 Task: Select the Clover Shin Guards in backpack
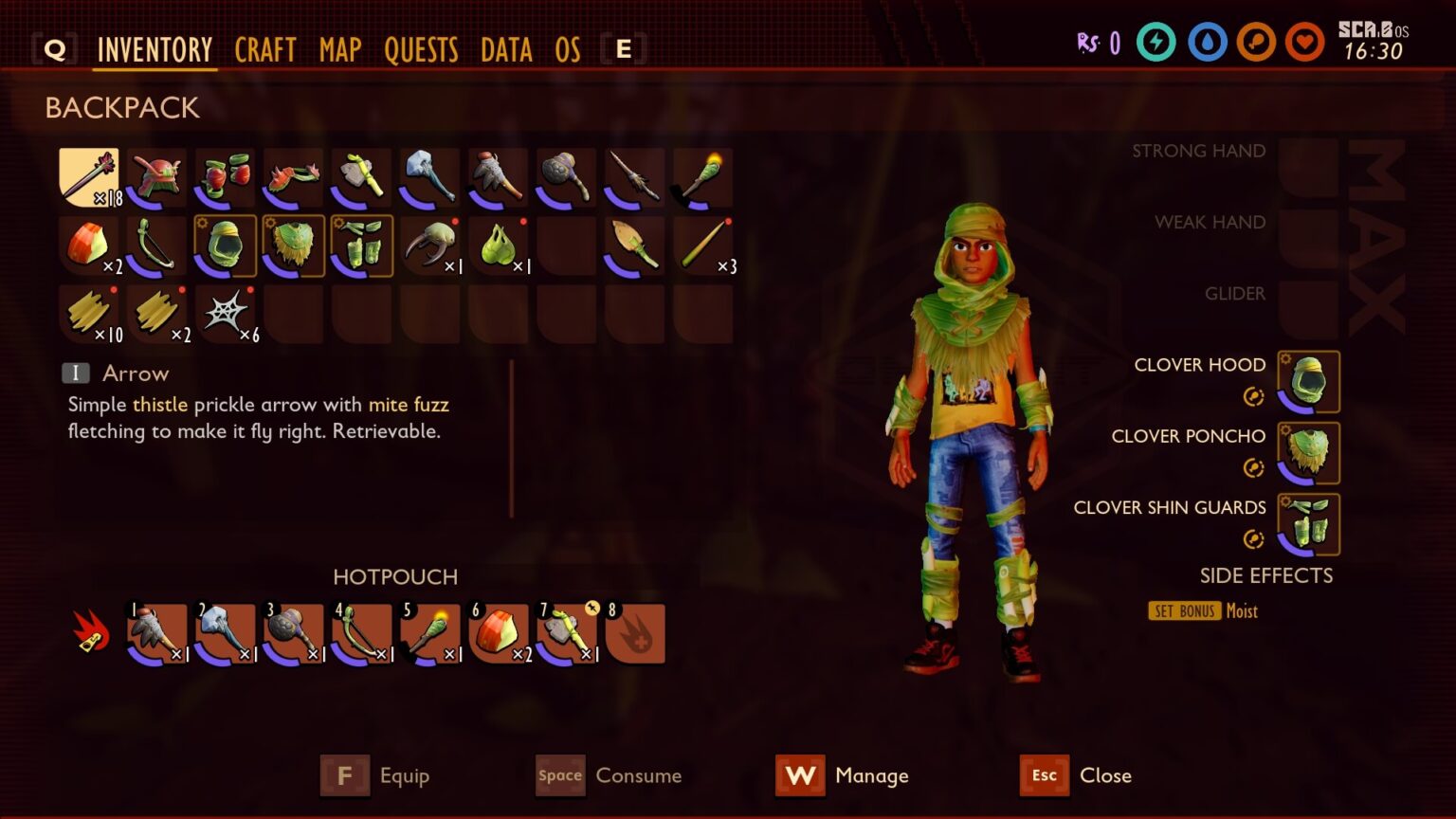pos(361,245)
